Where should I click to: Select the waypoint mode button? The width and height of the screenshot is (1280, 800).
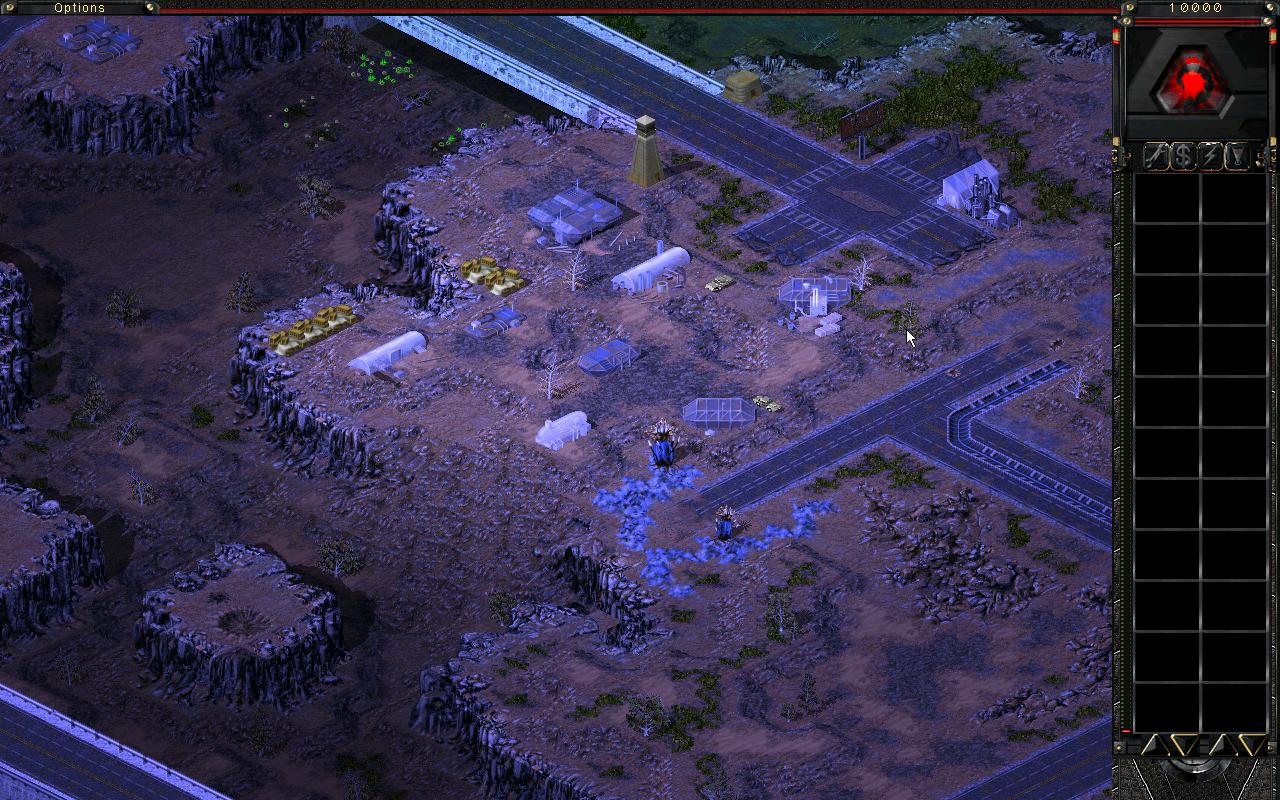[x=1237, y=156]
